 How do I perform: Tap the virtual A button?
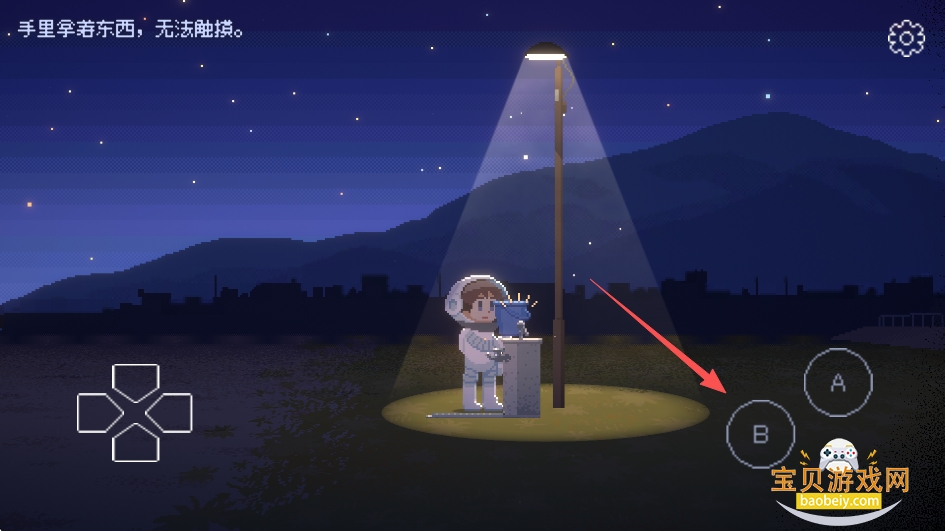[x=838, y=382]
